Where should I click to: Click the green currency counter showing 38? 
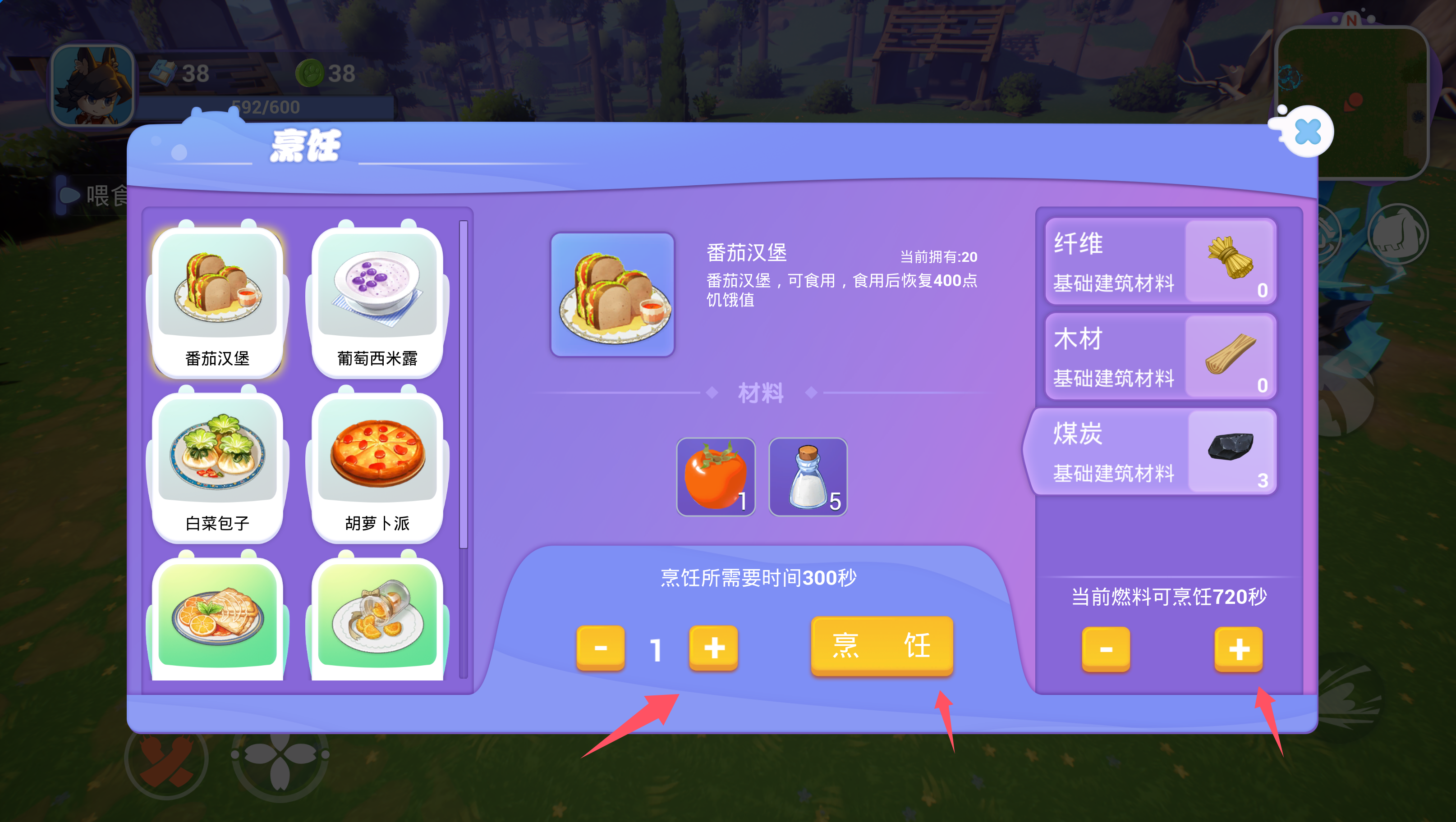click(325, 73)
